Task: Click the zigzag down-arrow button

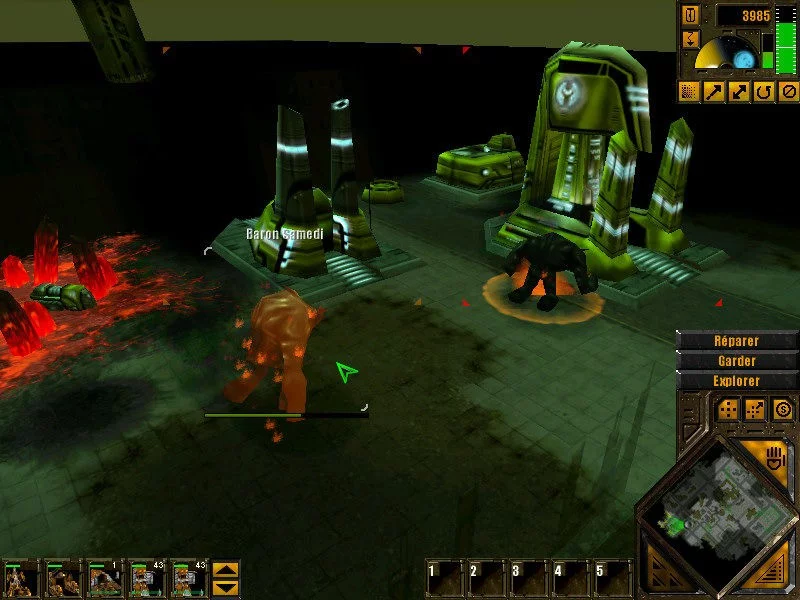Action: tap(690, 40)
